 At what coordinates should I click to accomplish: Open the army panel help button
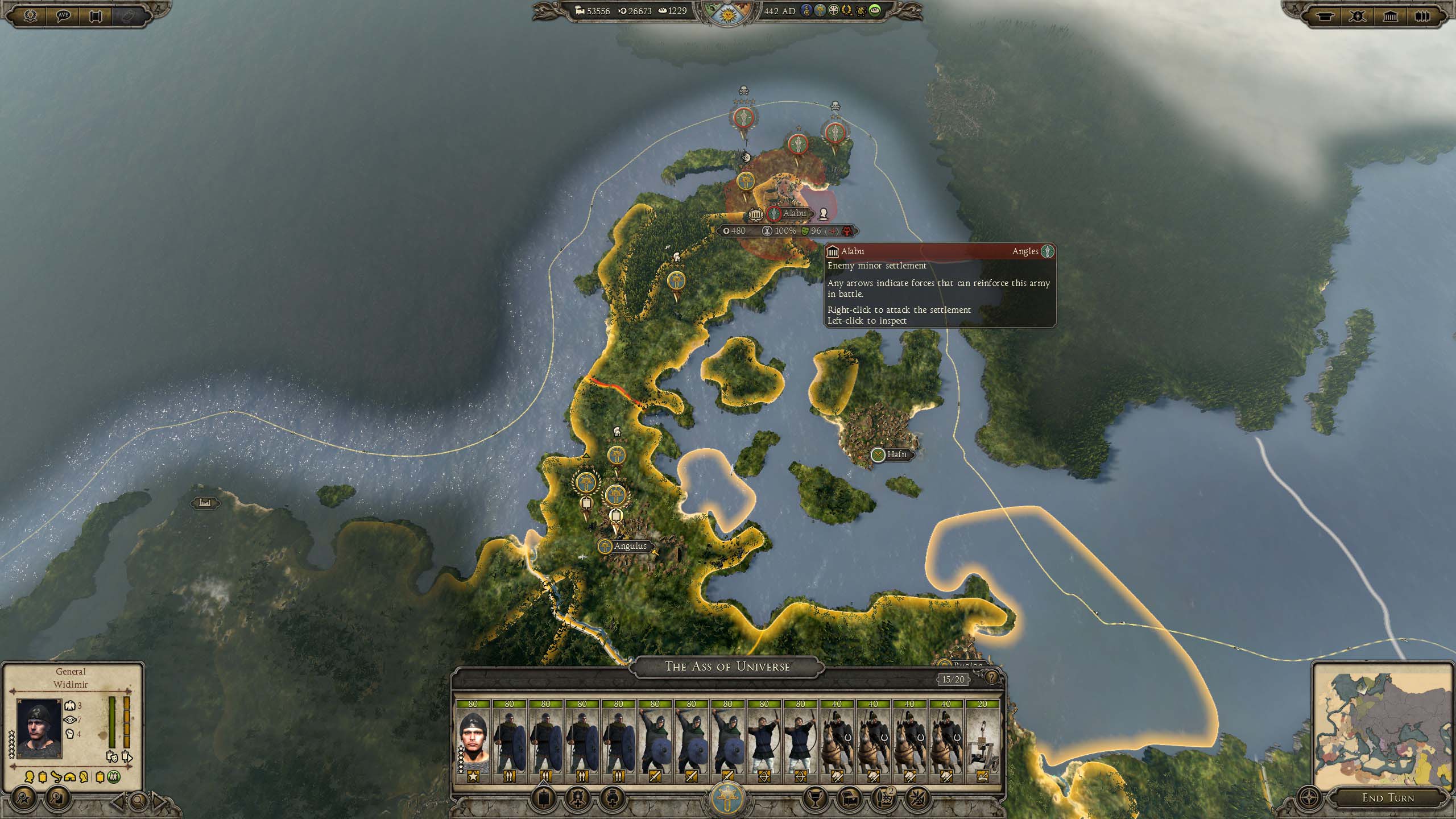point(991,677)
